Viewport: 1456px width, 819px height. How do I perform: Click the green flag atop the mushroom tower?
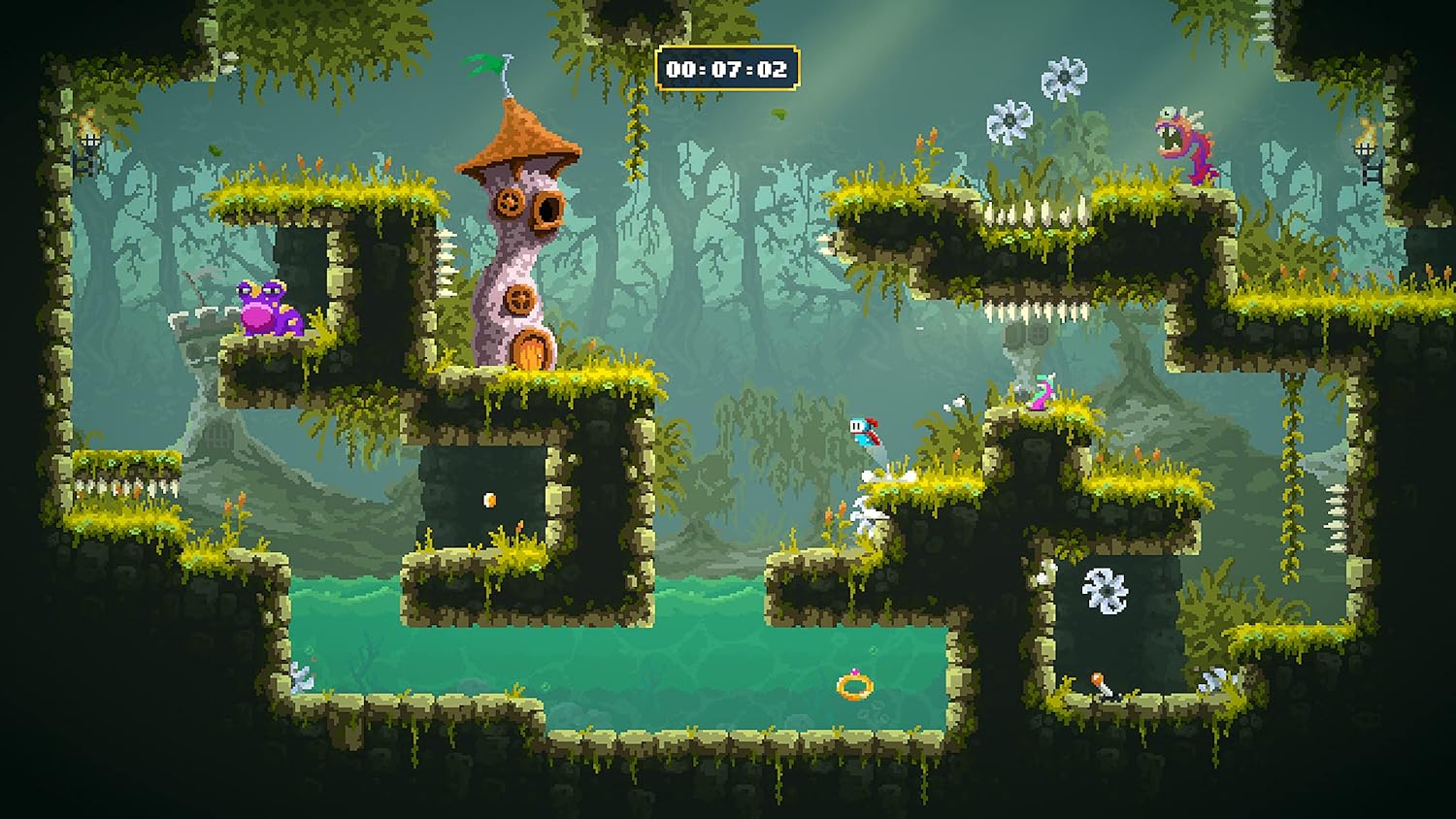[480, 63]
